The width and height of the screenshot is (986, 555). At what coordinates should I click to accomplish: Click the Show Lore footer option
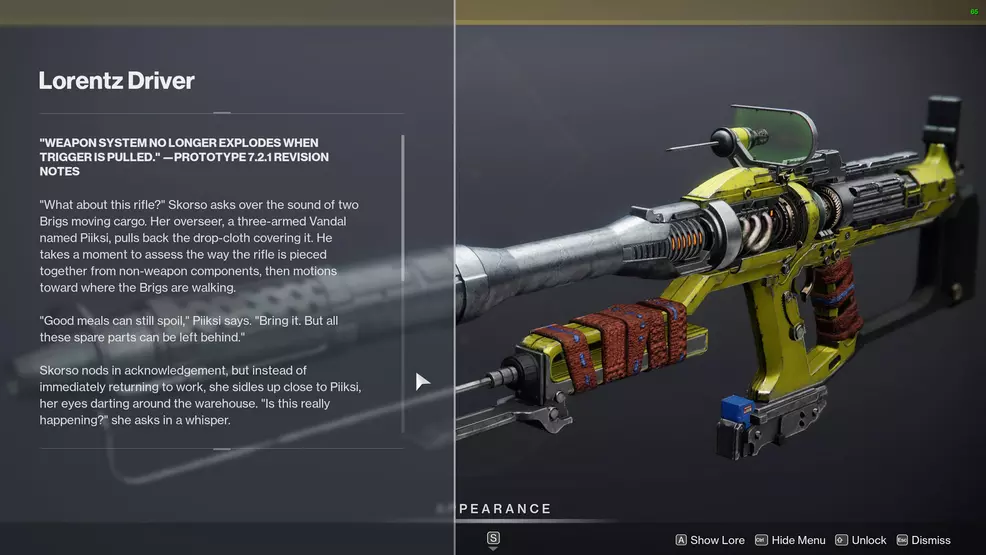[710, 540]
